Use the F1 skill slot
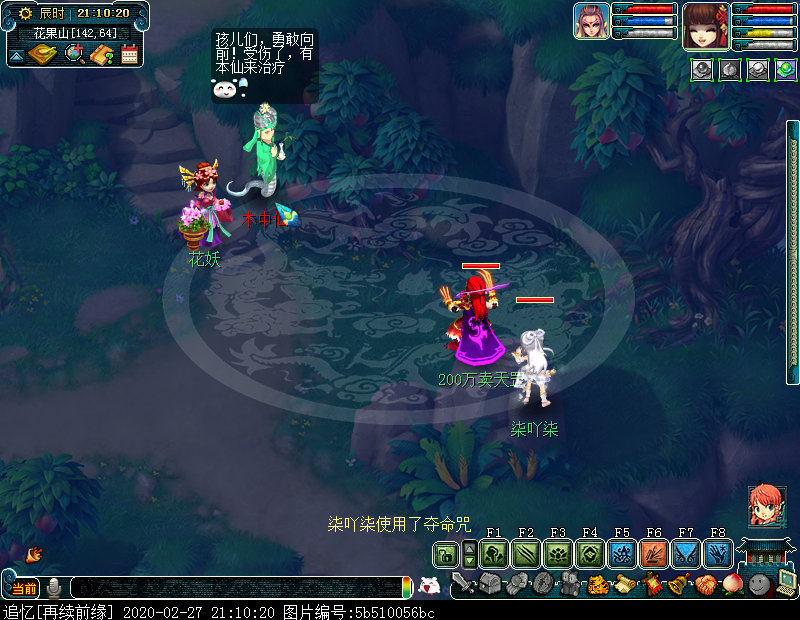 tap(494, 554)
